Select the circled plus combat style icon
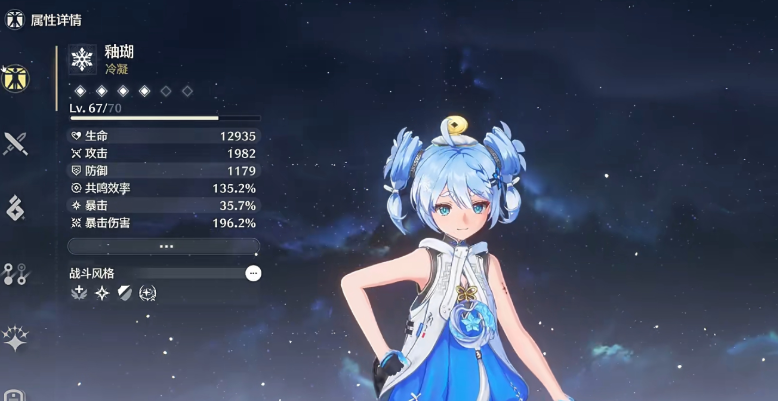778x401 pixels. coord(148,293)
